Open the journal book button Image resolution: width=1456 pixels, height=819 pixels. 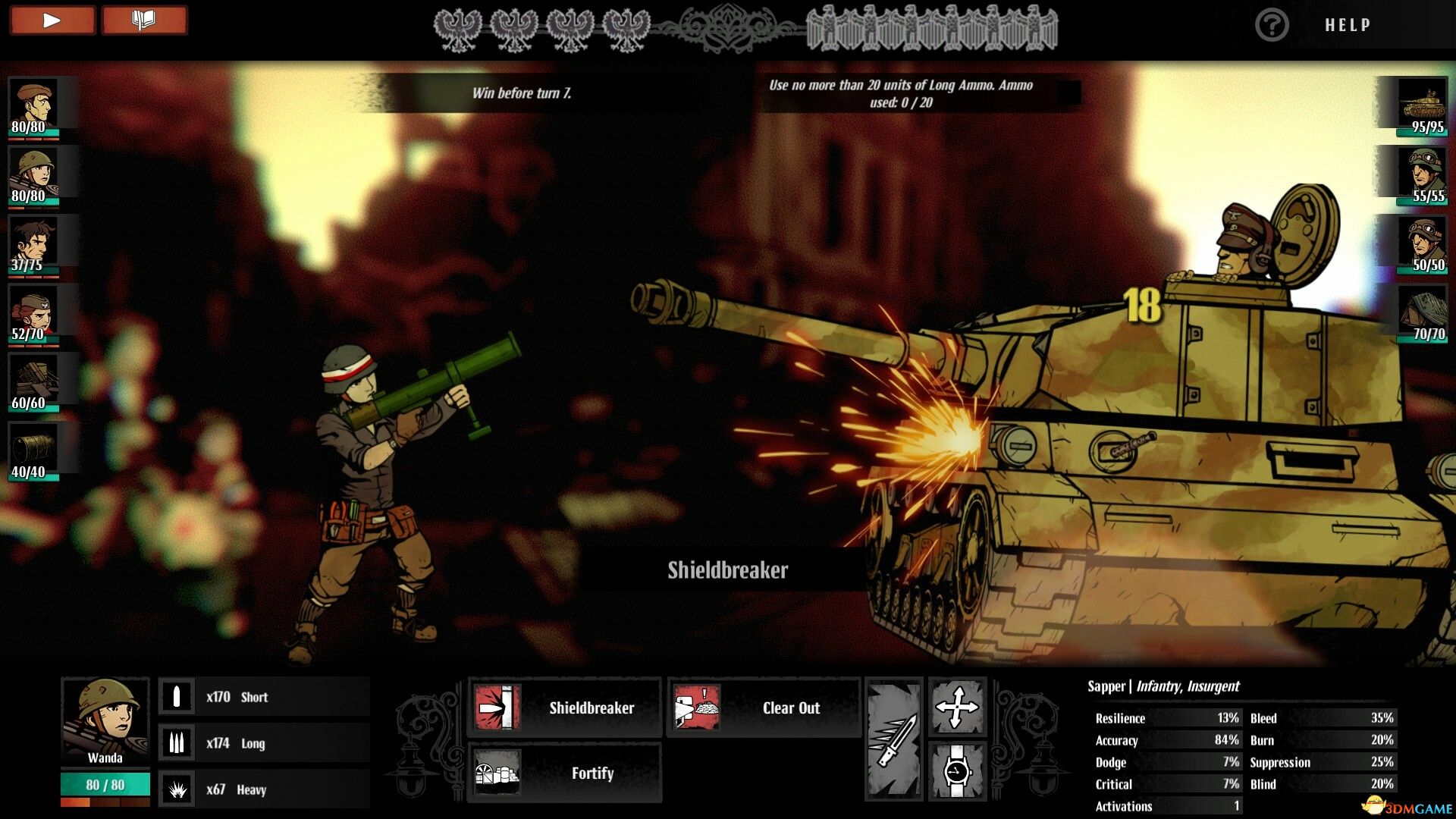click(144, 20)
